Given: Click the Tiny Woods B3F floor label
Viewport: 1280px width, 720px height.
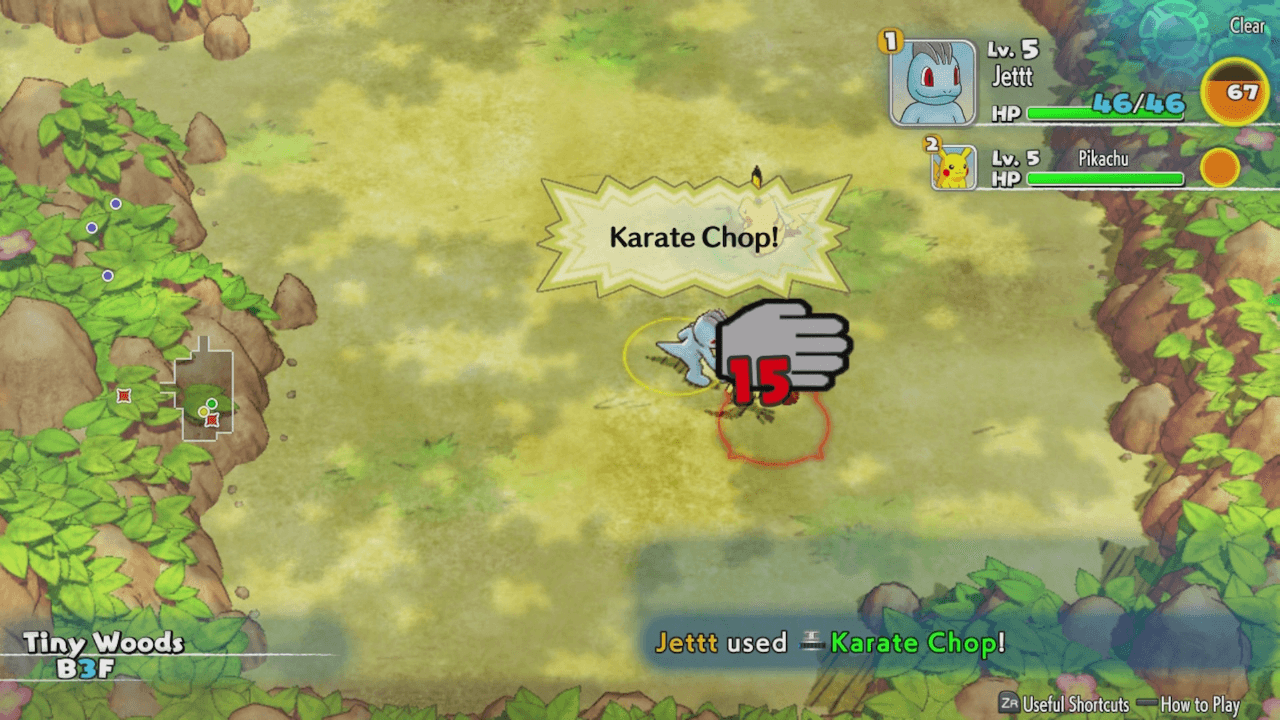Looking at the screenshot, I should [103, 654].
